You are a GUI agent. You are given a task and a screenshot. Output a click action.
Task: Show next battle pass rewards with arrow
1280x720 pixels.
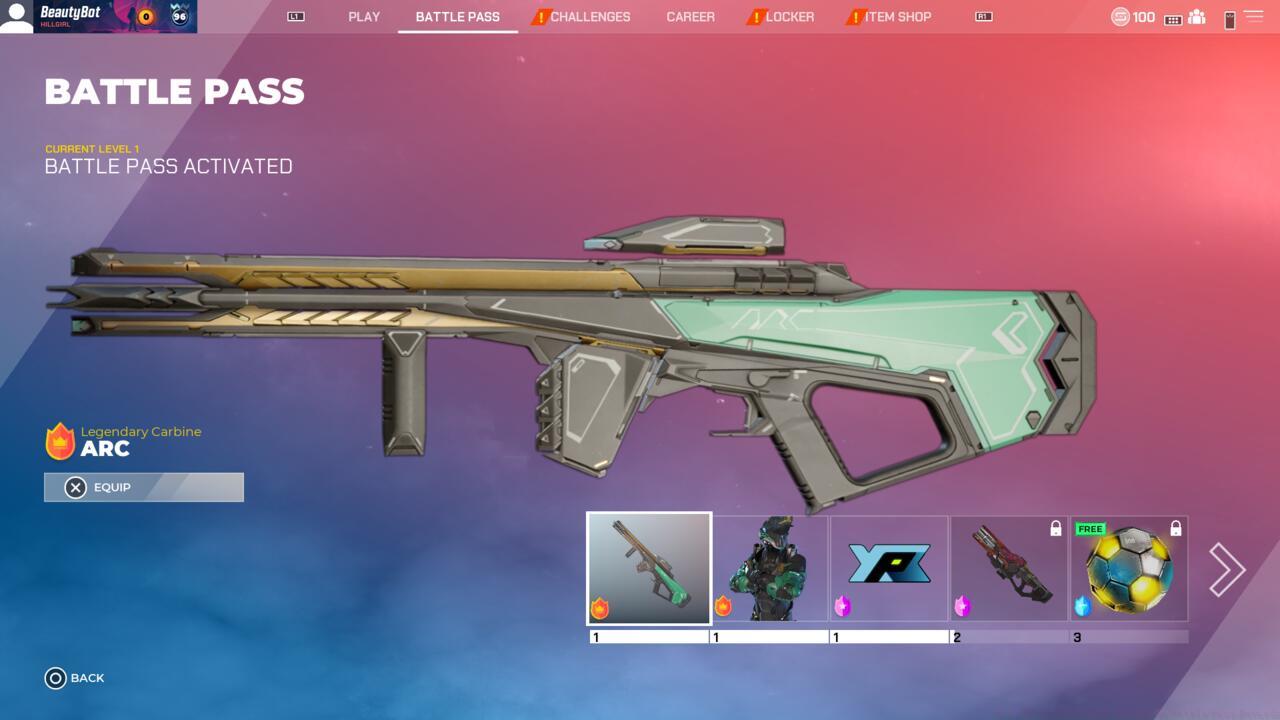1227,569
